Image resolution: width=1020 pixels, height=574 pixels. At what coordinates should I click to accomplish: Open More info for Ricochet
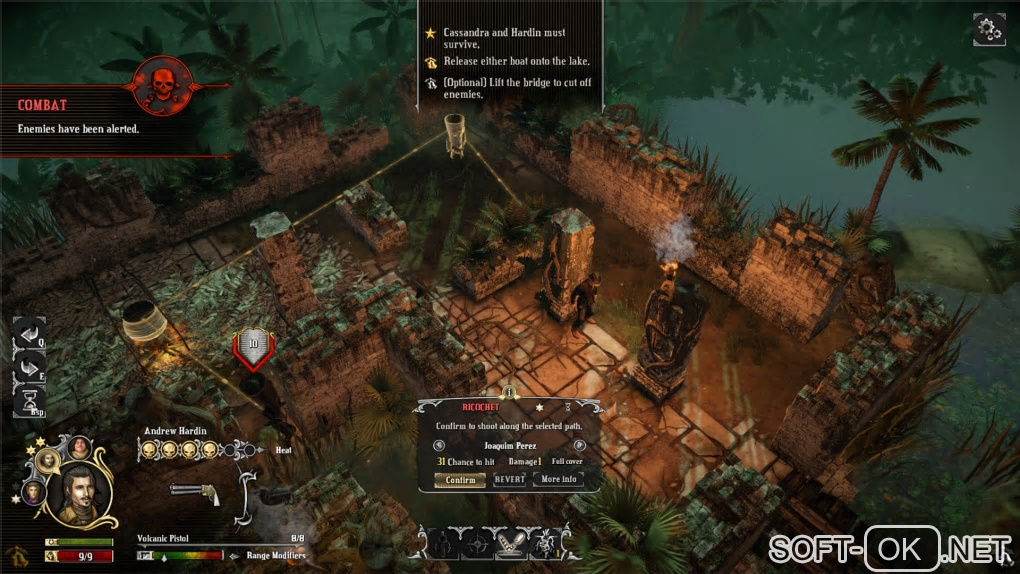click(x=559, y=480)
